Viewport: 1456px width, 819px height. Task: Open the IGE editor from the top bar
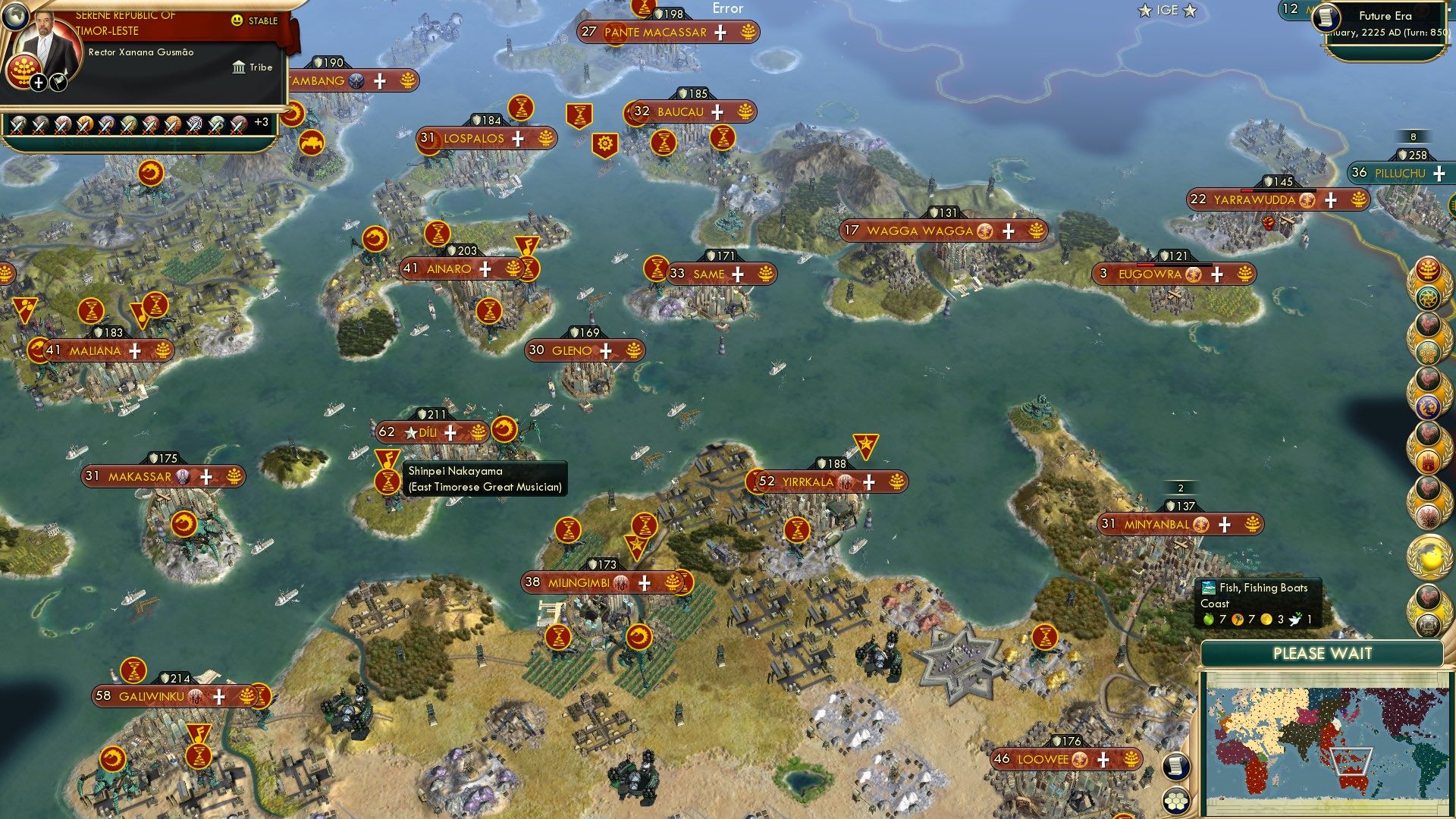pos(1166,11)
